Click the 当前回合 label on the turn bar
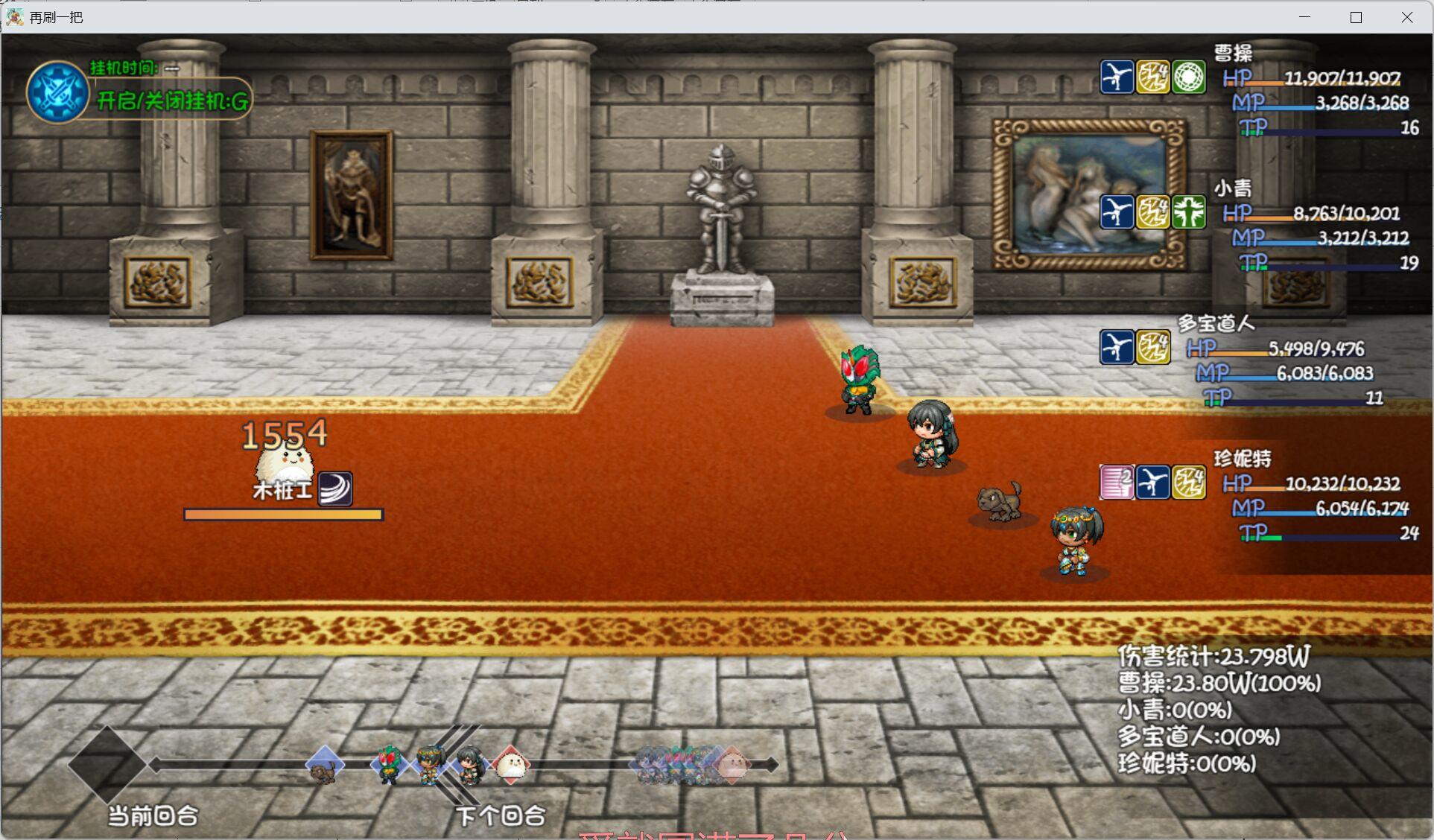The width and height of the screenshot is (1434, 840). click(x=152, y=815)
